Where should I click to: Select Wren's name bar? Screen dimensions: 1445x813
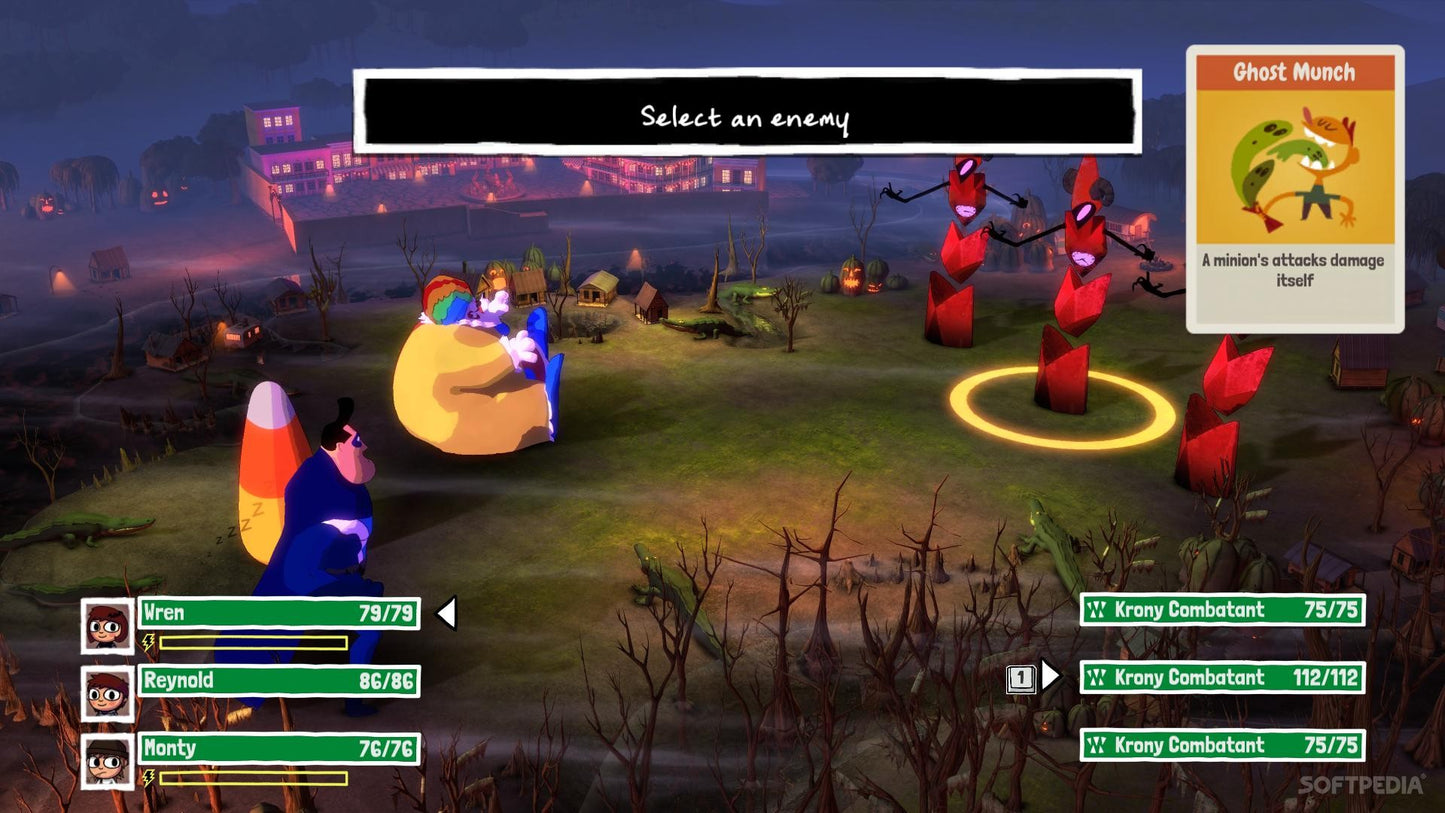point(278,613)
